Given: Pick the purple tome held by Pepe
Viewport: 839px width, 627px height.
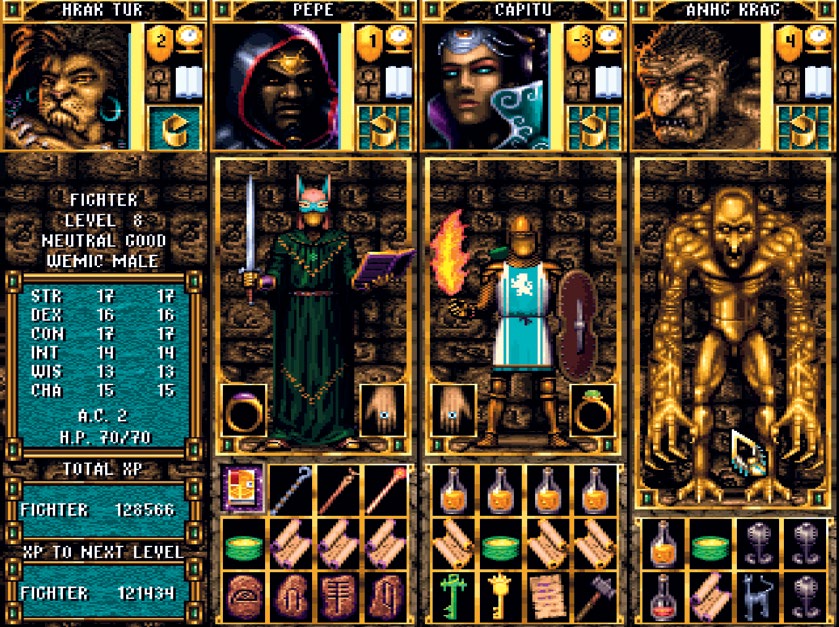Looking at the screenshot, I should 373,267.
